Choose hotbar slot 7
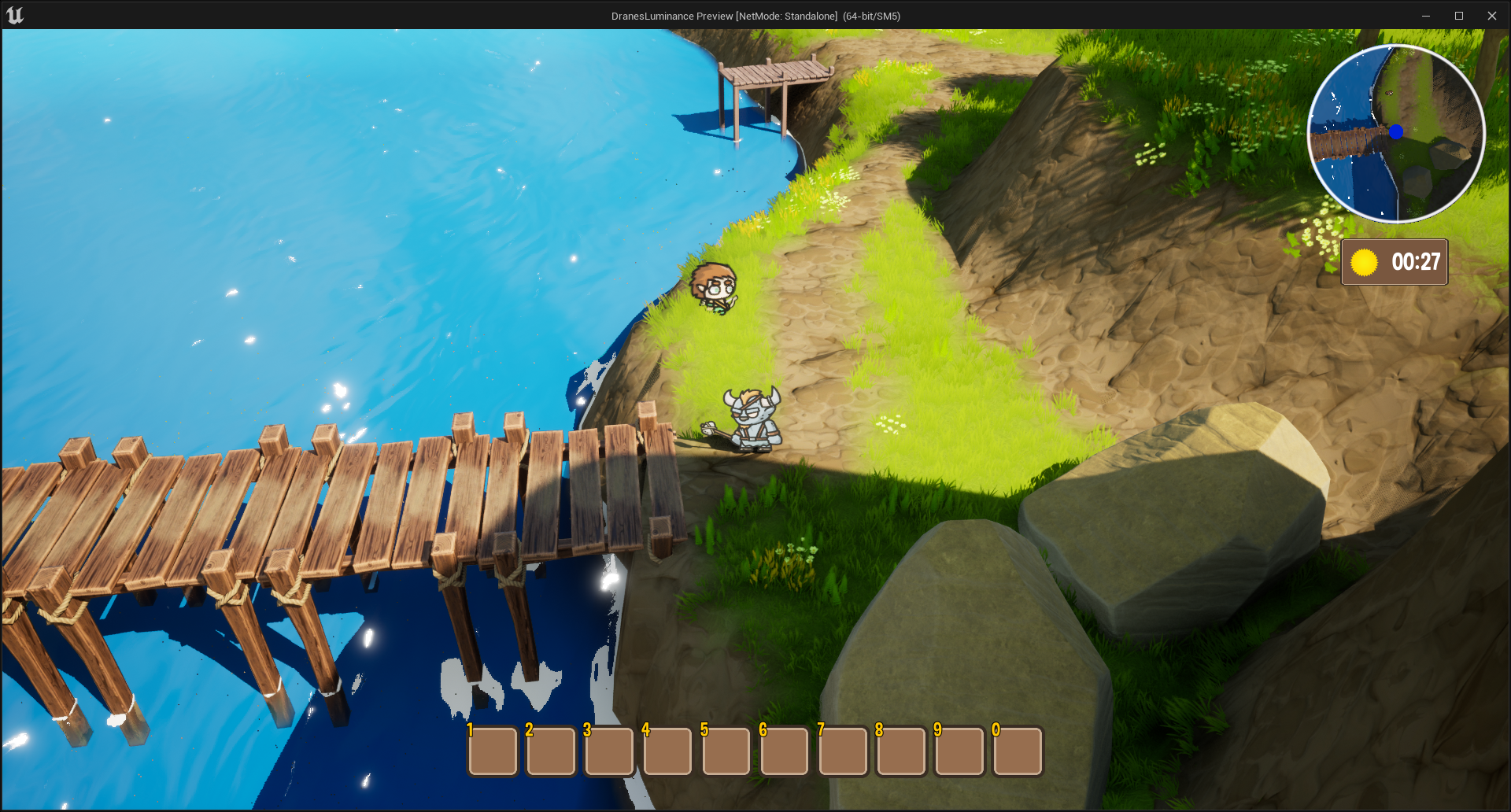The height and width of the screenshot is (812, 1511). (x=843, y=751)
